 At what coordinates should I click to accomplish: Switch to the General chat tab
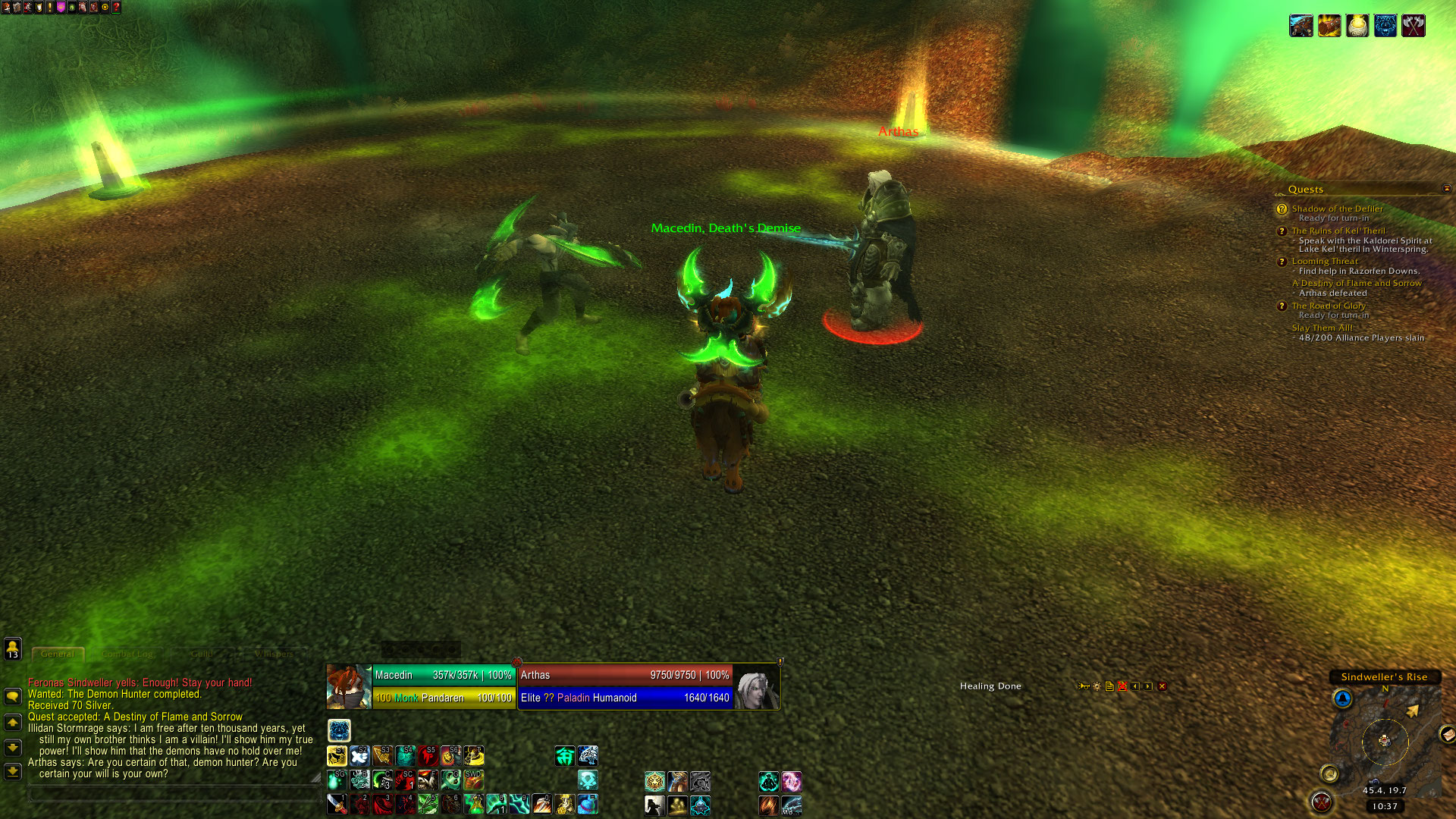tap(58, 654)
